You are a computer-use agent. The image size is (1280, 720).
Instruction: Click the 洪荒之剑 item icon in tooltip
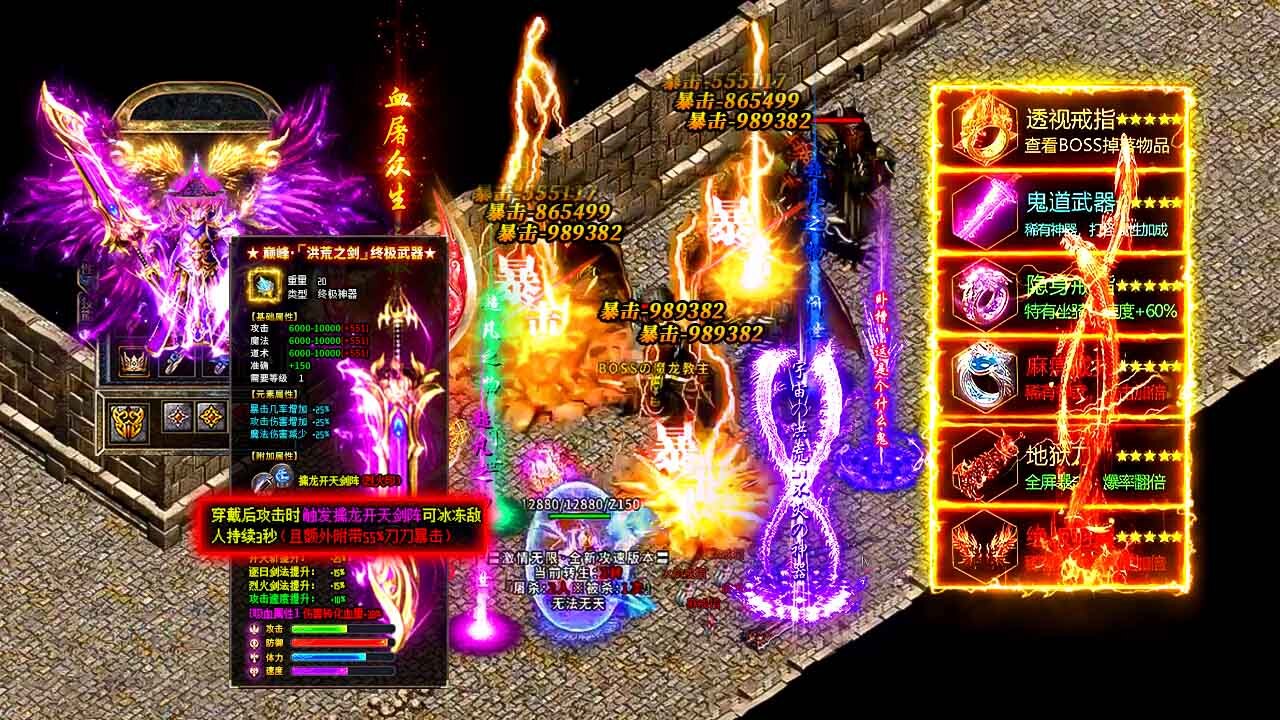click(265, 285)
